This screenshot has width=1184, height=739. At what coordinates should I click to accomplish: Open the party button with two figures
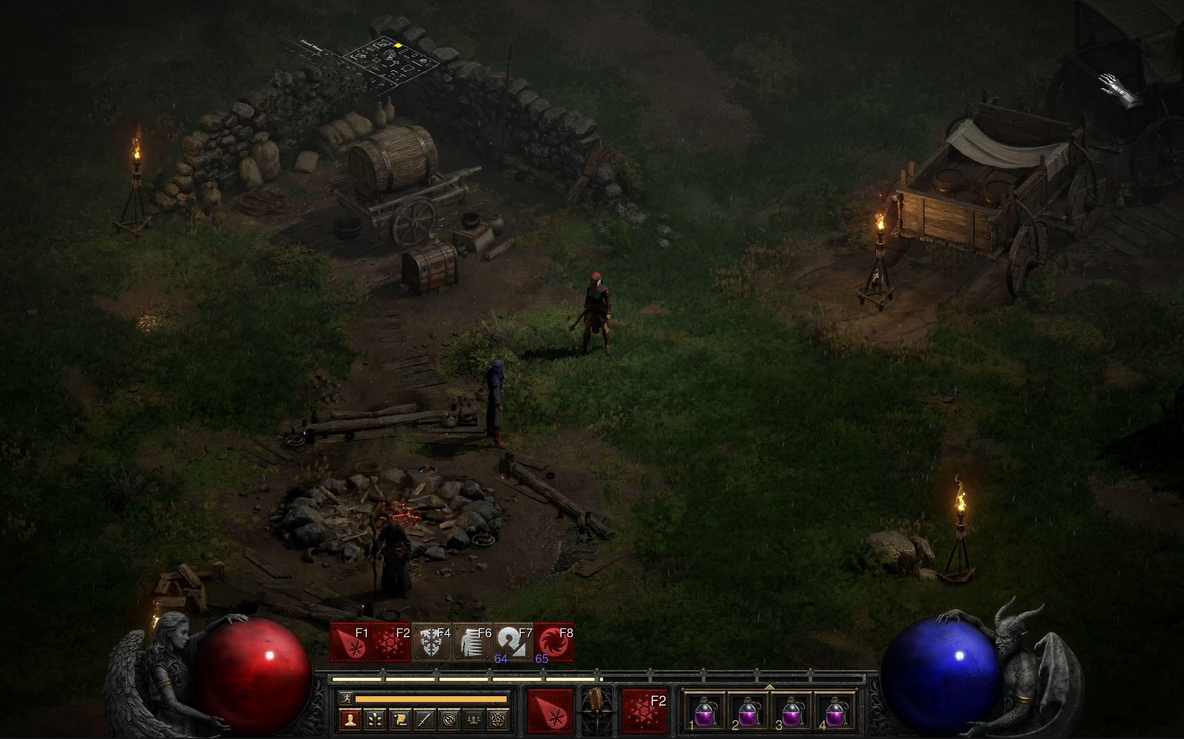[x=473, y=719]
